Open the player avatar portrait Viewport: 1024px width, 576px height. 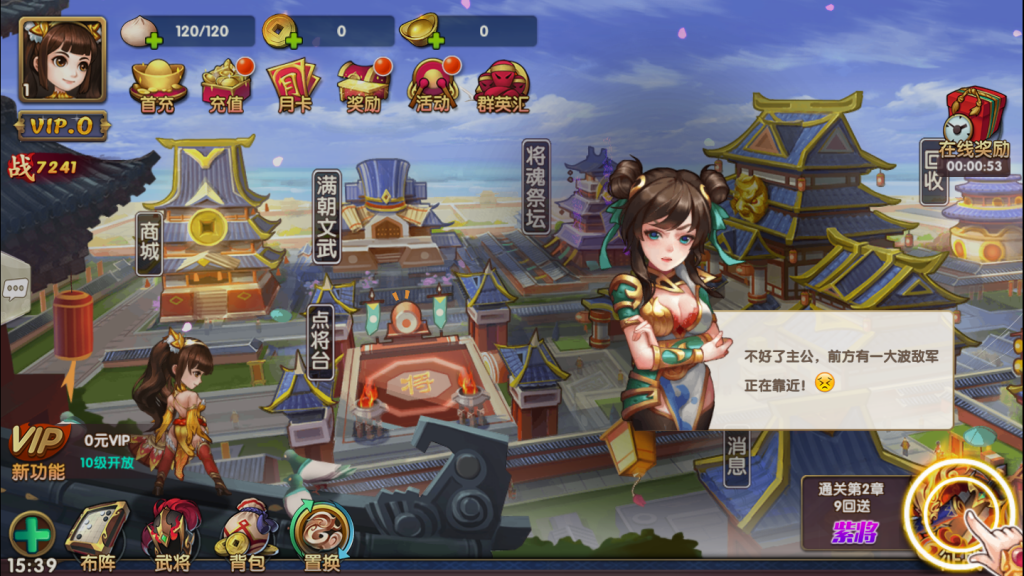(x=62, y=59)
